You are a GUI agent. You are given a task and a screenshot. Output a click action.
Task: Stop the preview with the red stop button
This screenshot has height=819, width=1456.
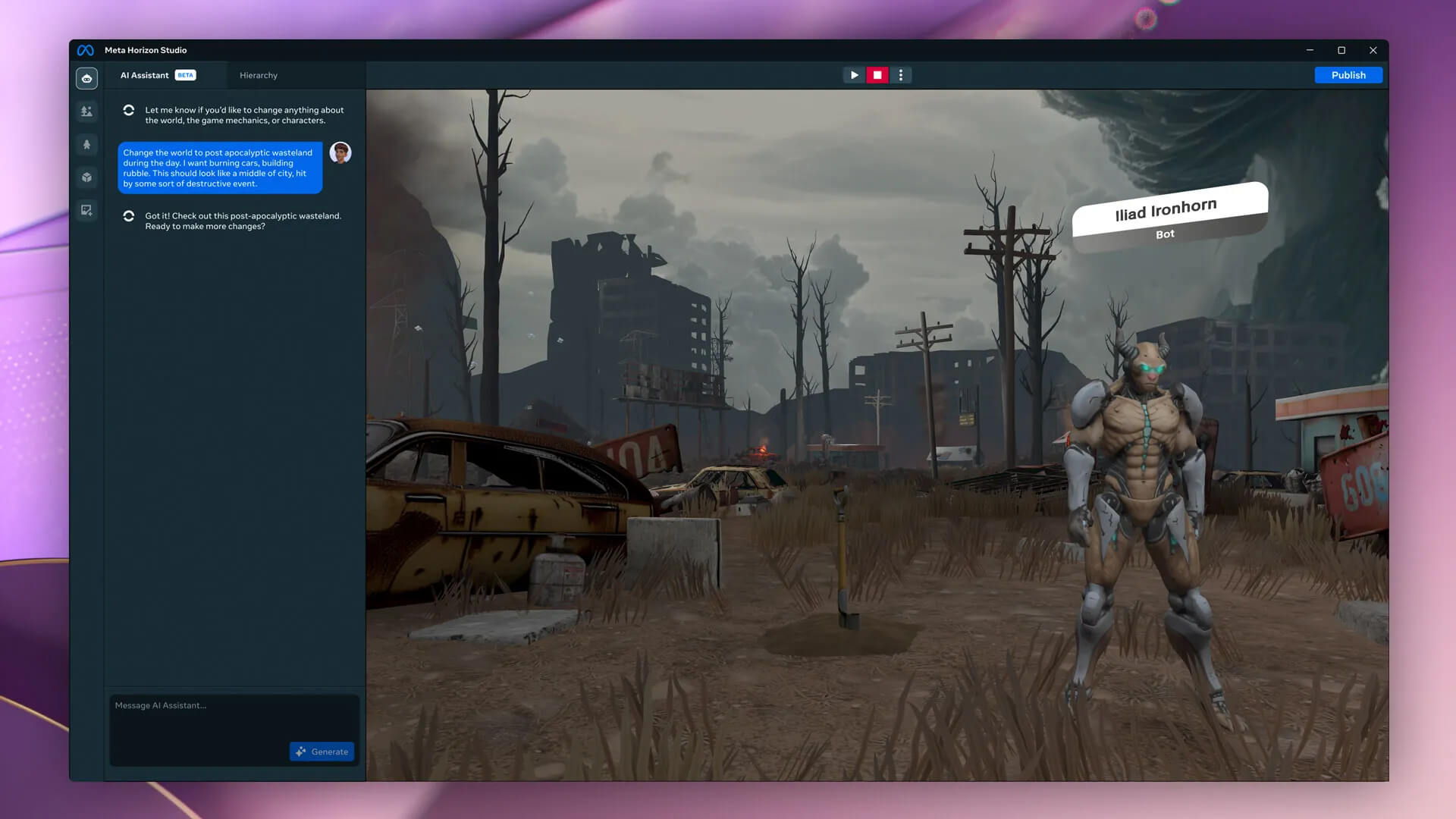pyautogui.click(x=877, y=75)
